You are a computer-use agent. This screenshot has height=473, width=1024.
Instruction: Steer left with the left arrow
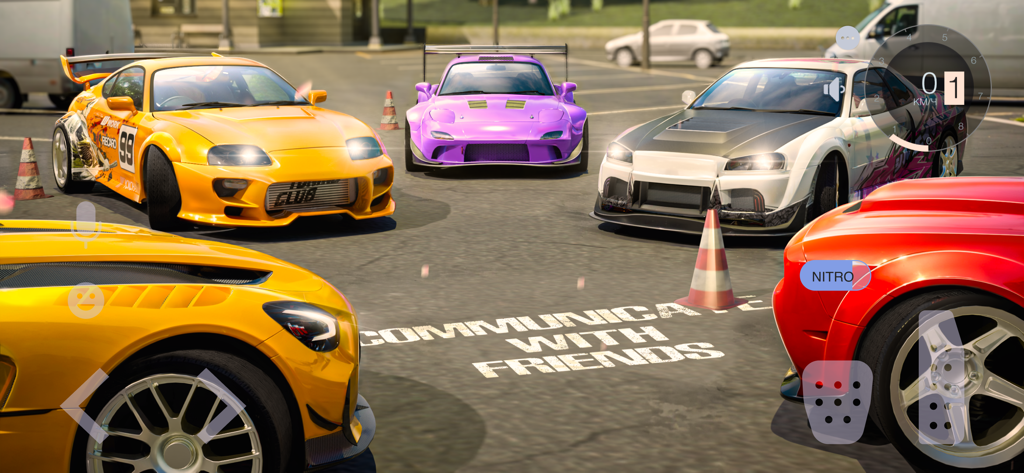(x=87, y=404)
